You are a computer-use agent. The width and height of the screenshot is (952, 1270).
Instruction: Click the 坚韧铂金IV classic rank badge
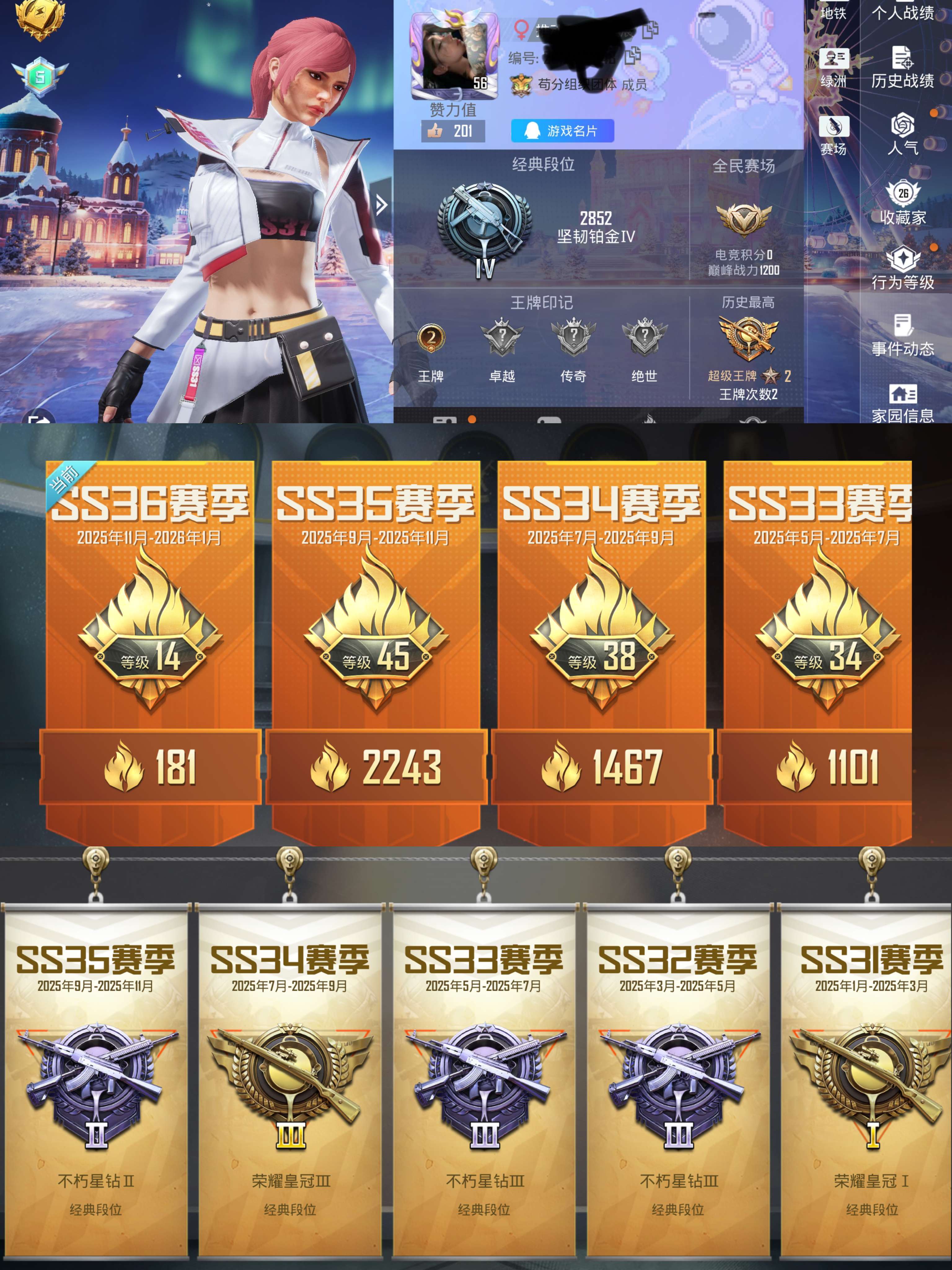click(x=484, y=227)
